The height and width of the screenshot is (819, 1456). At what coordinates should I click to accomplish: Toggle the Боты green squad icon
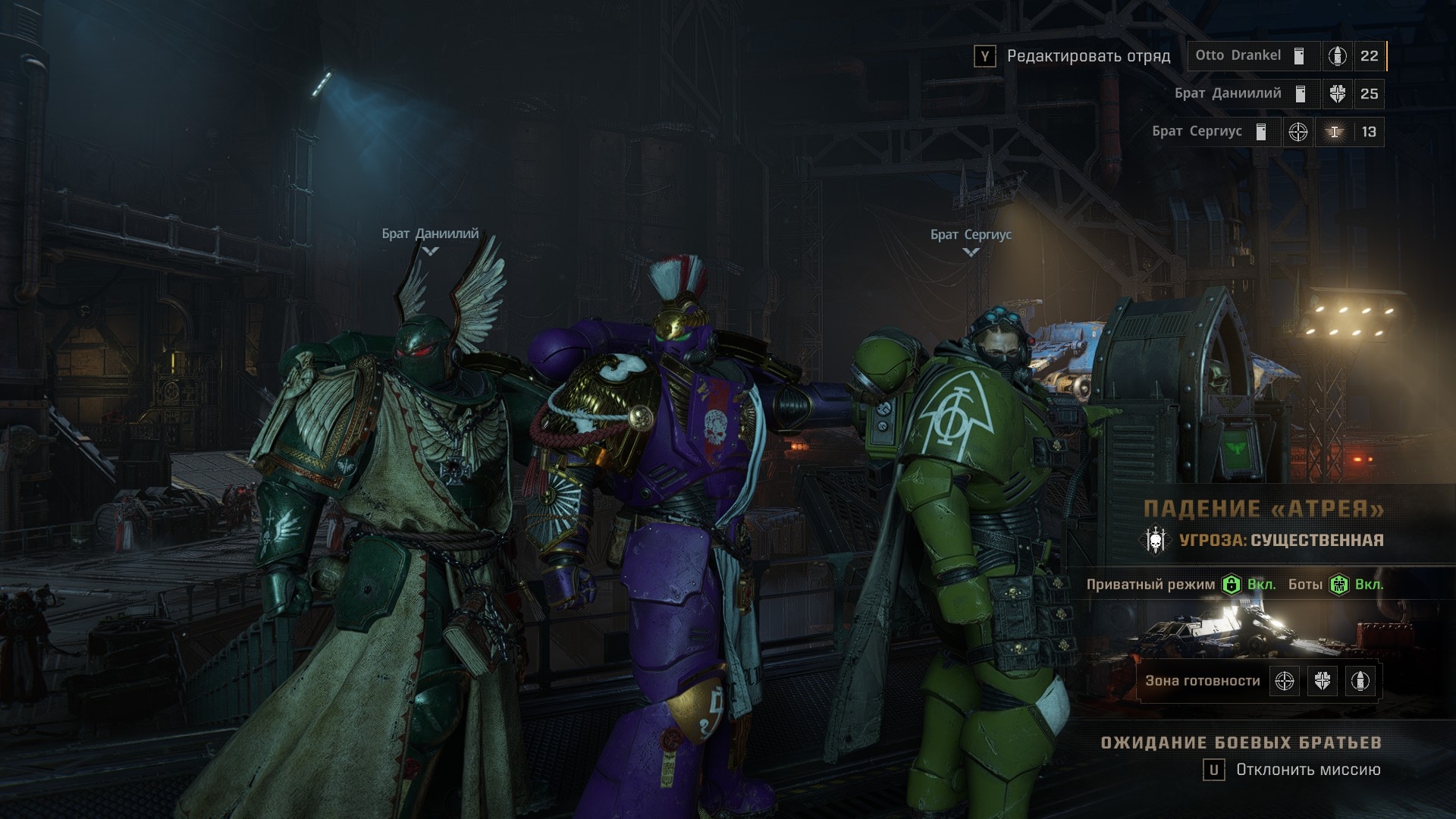pyautogui.click(x=1339, y=585)
